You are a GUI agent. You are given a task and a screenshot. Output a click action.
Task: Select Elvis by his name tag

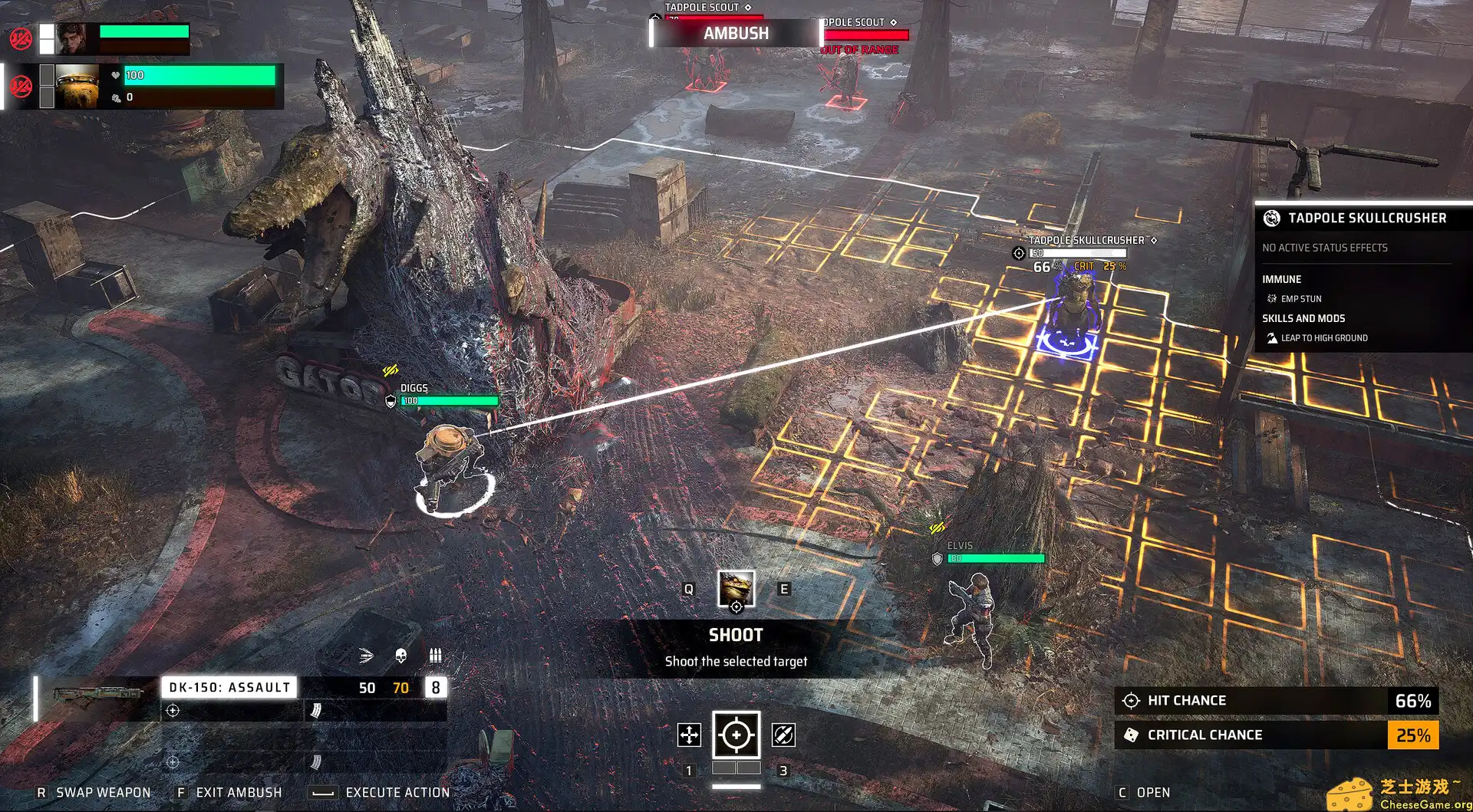tap(959, 546)
